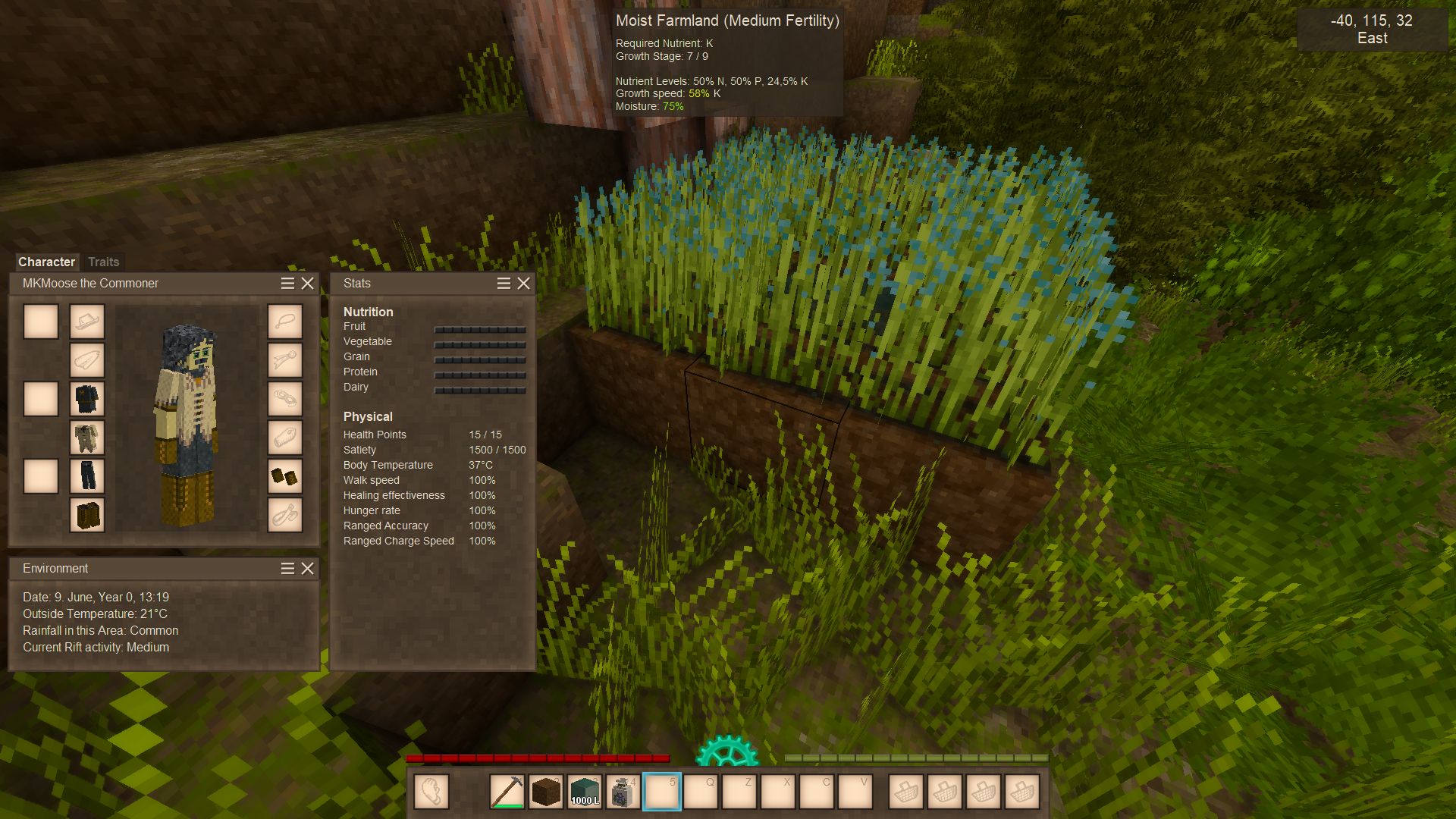
Task: Open the character panel hamburger menu
Action: pos(287,283)
